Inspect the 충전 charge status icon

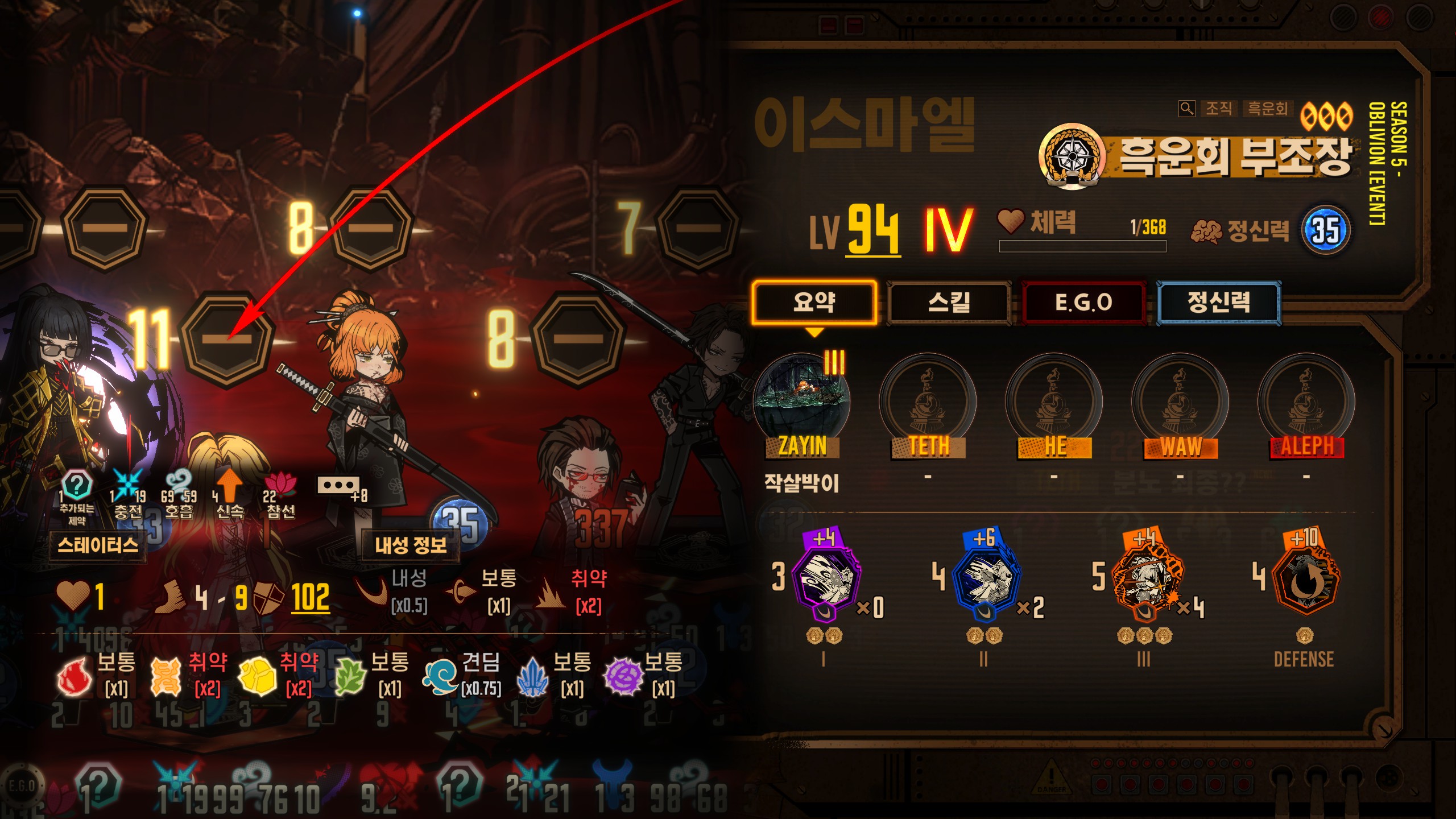(x=127, y=485)
